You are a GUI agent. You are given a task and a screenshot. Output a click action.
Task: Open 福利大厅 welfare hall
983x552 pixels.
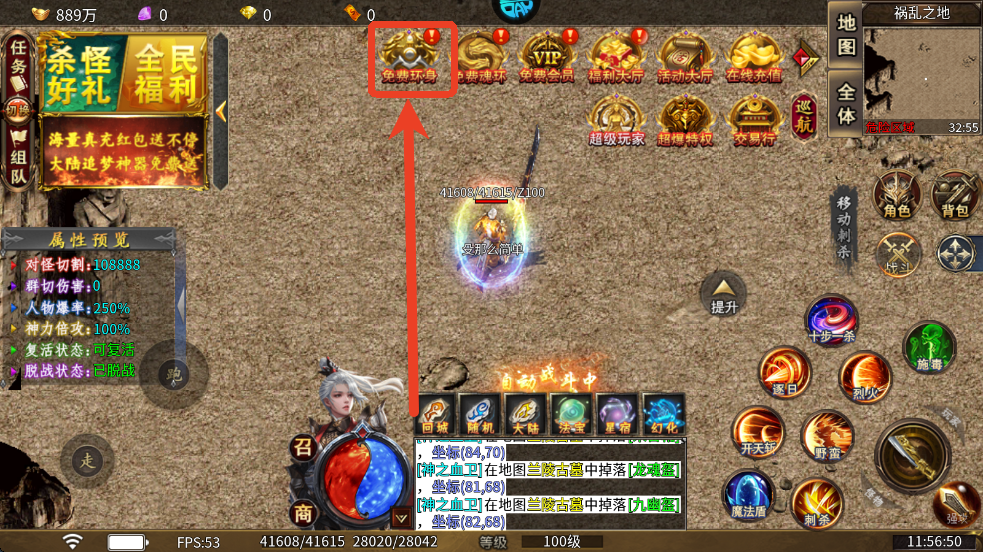click(616, 57)
